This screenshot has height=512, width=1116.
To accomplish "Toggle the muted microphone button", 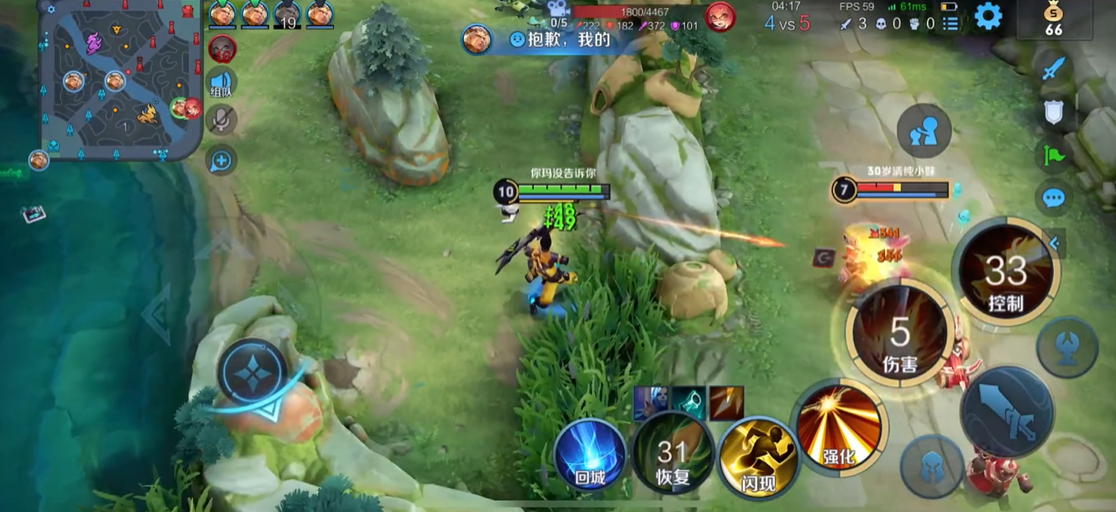I will [x=221, y=121].
